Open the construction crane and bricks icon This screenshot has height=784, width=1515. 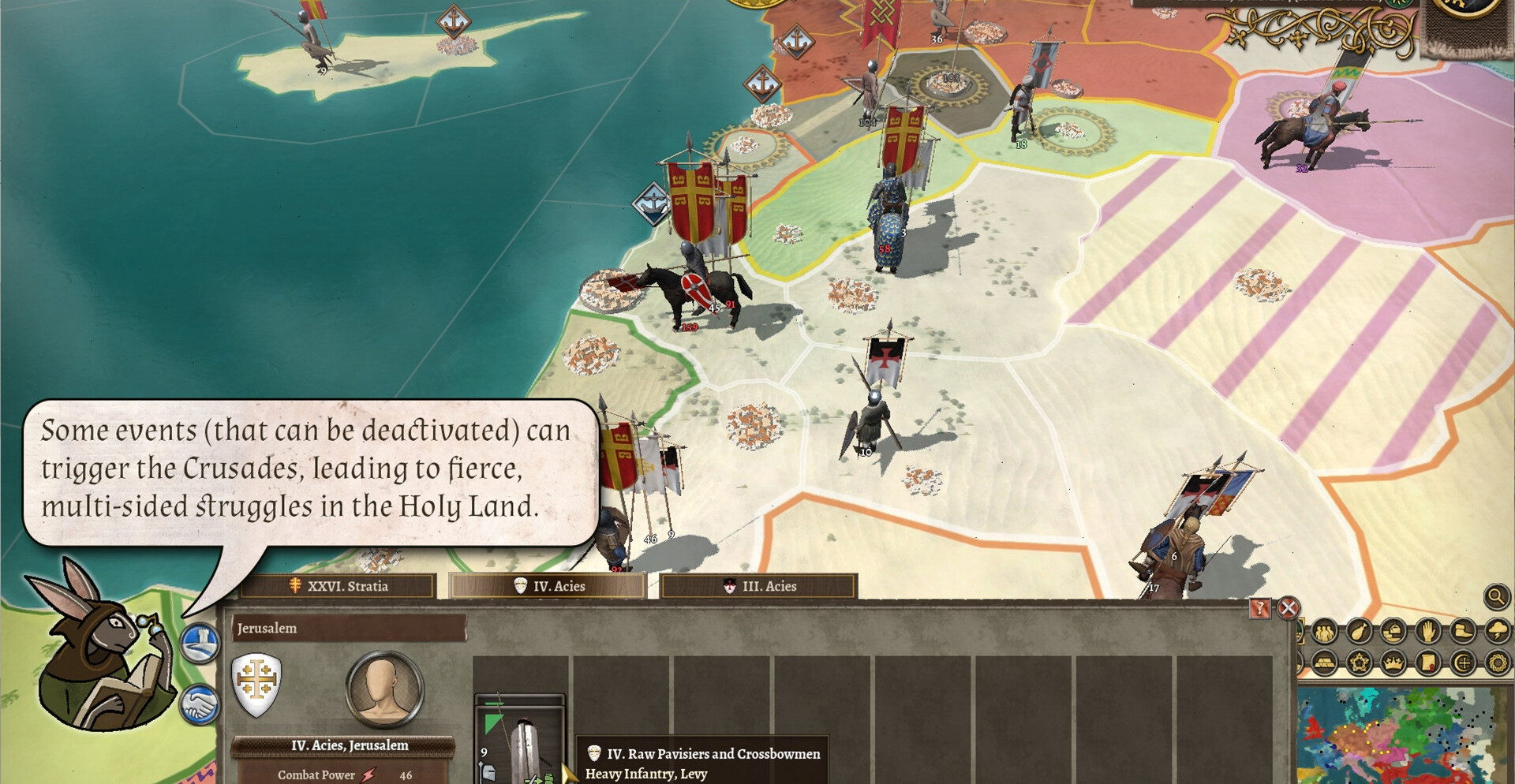1393,632
